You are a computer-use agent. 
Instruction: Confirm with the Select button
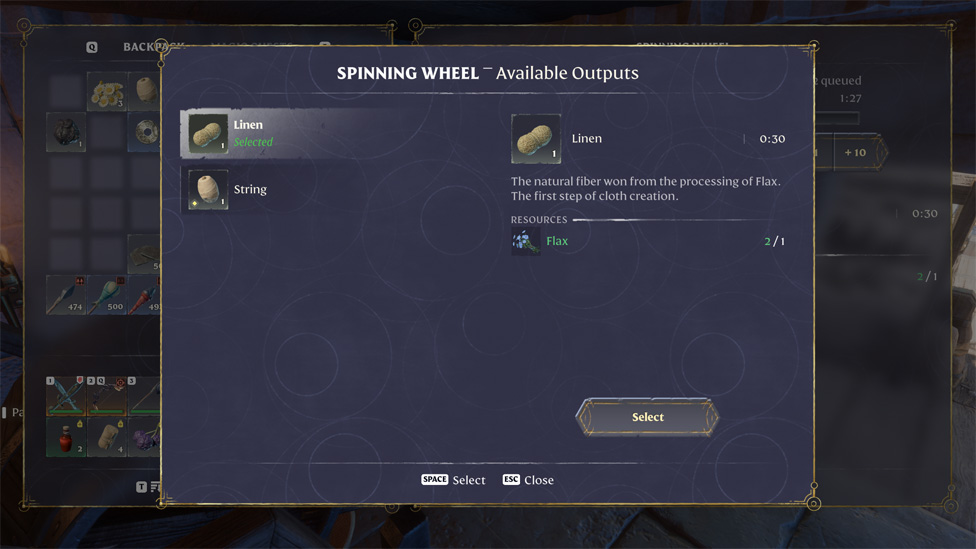pos(647,417)
